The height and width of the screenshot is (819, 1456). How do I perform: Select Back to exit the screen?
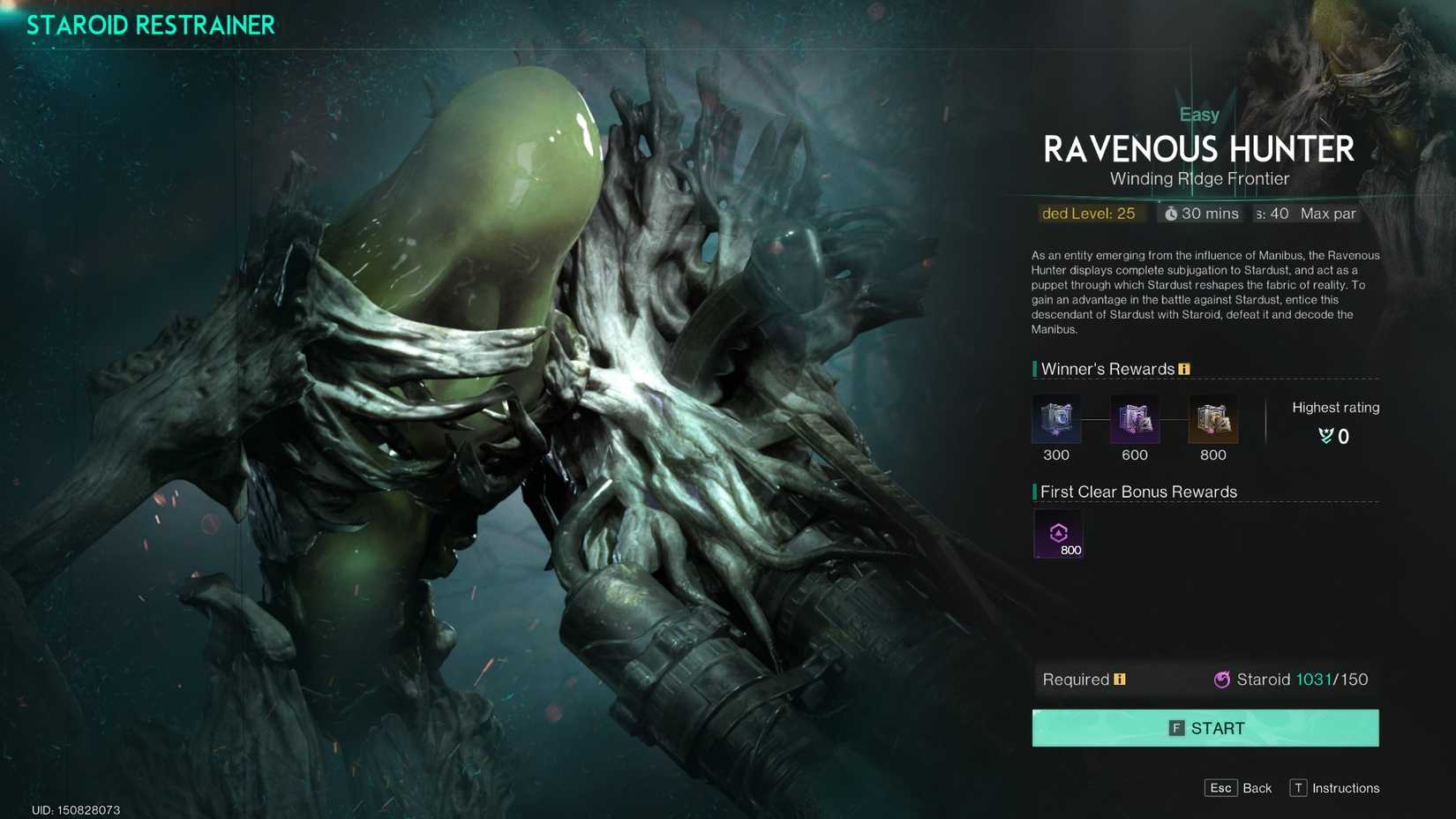pyautogui.click(x=1257, y=788)
